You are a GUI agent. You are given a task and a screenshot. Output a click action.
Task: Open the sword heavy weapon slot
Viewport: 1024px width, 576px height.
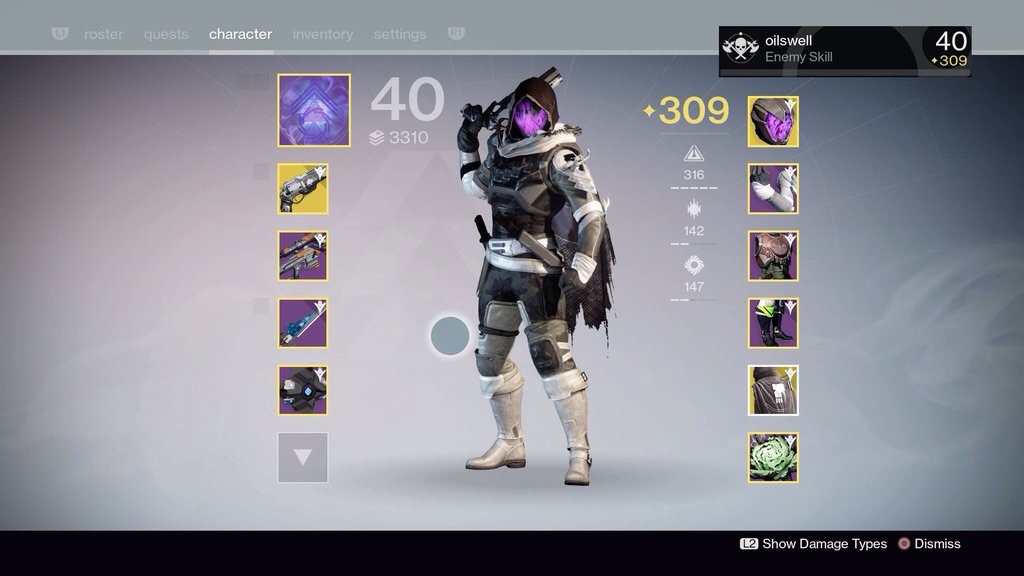303,323
